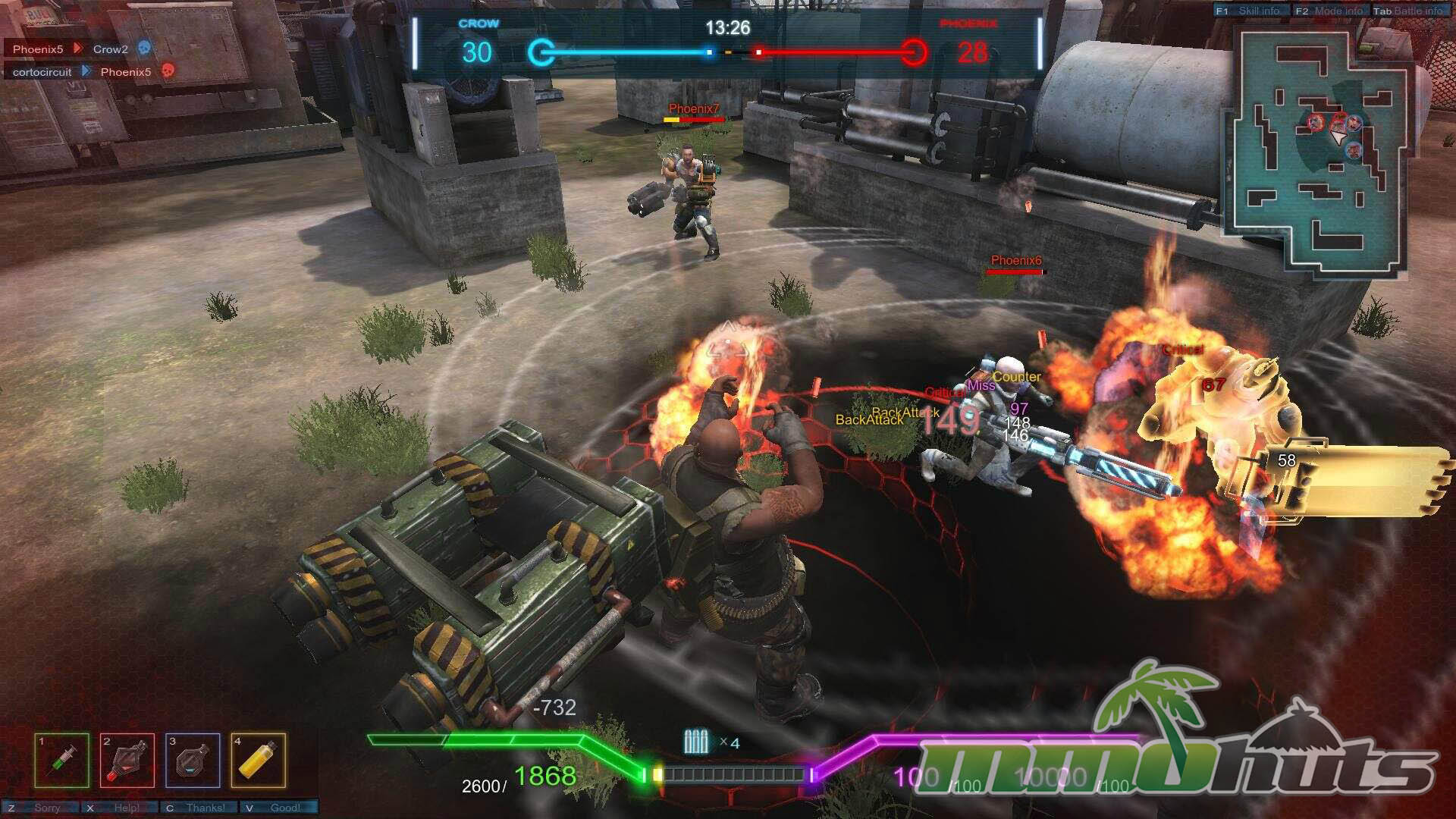
Task: Send the "Help!" quick chat message
Action: [x=119, y=808]
